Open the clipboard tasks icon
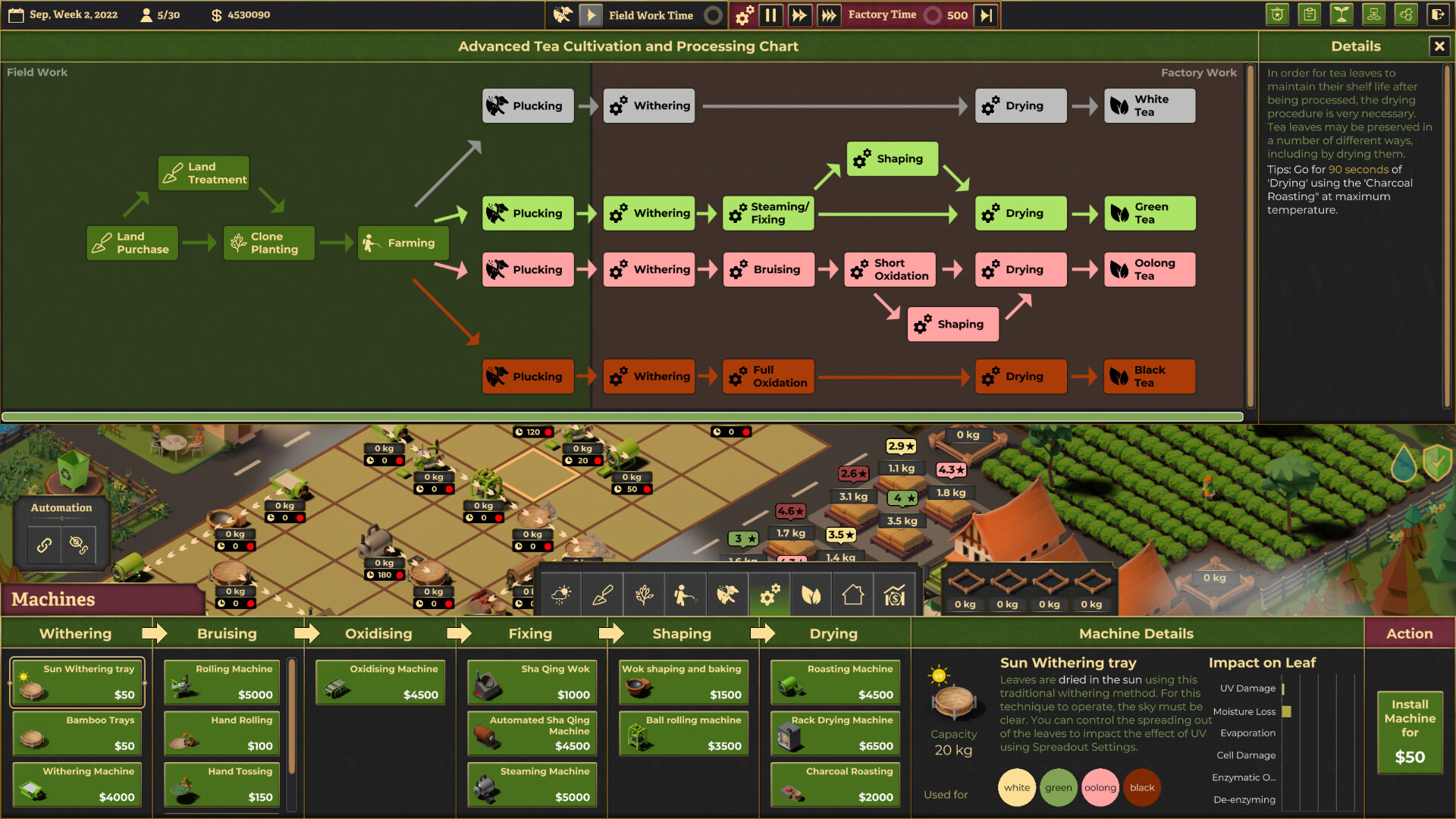 pos(1309,14)
